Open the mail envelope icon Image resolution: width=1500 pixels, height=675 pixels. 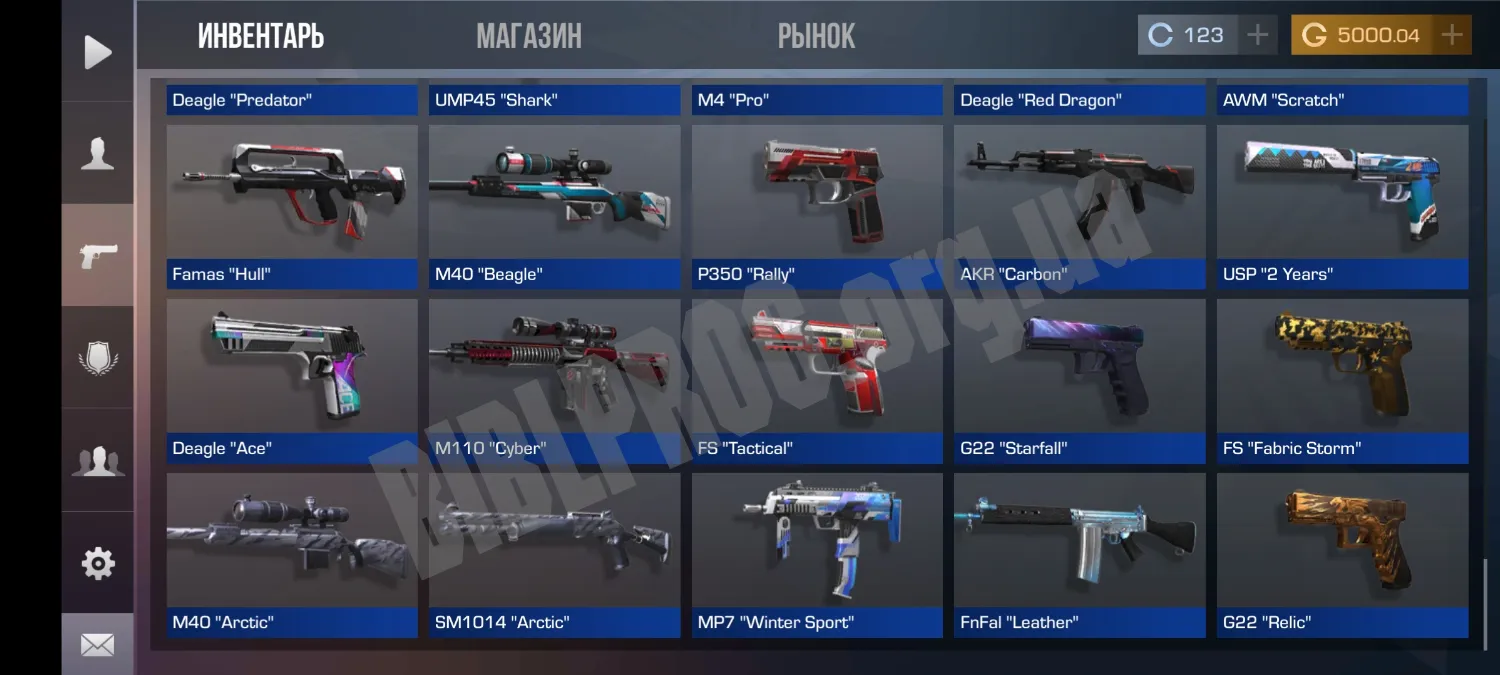[97, 645]
